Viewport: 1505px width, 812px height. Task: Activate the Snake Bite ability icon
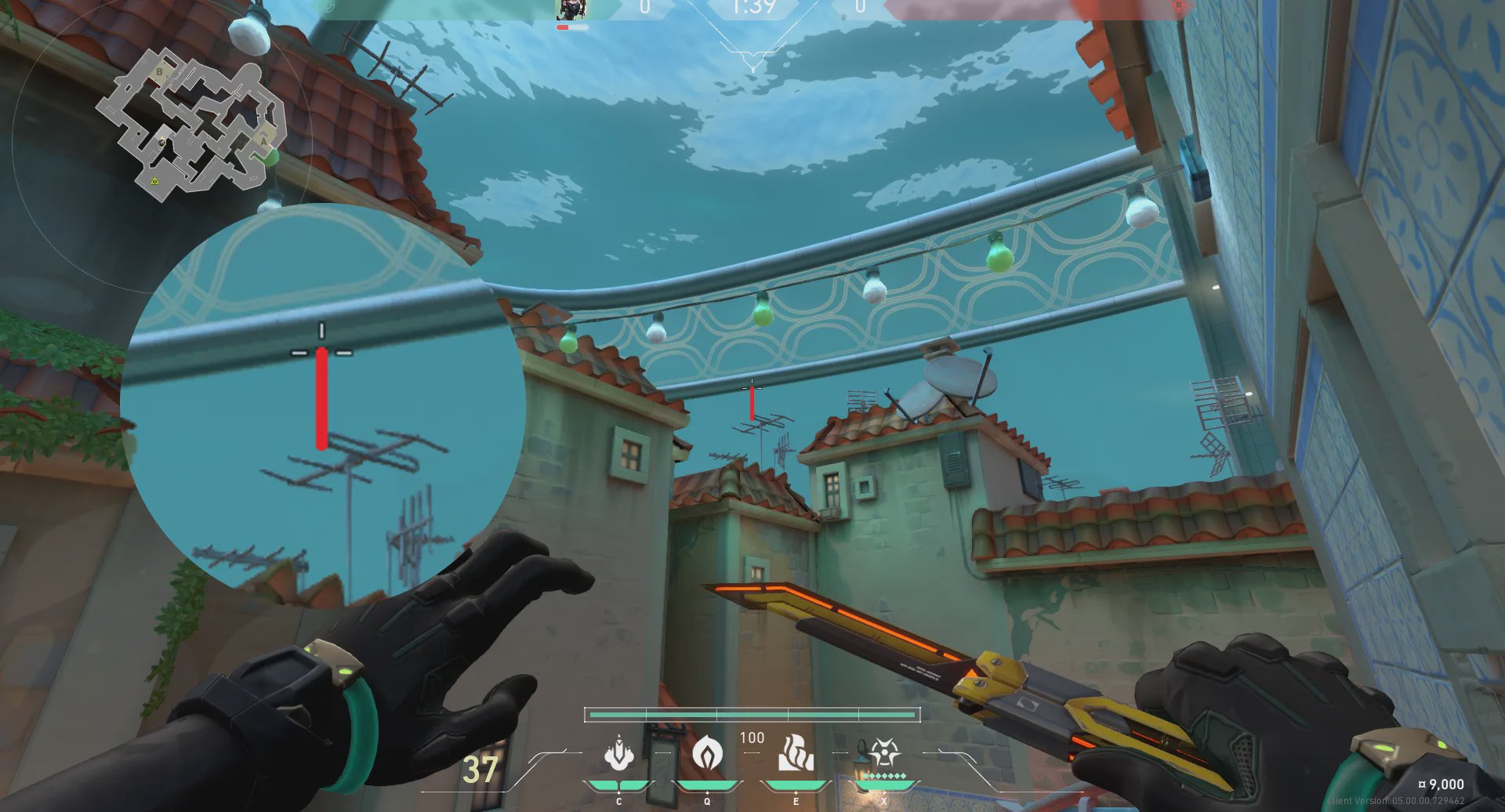619,753
